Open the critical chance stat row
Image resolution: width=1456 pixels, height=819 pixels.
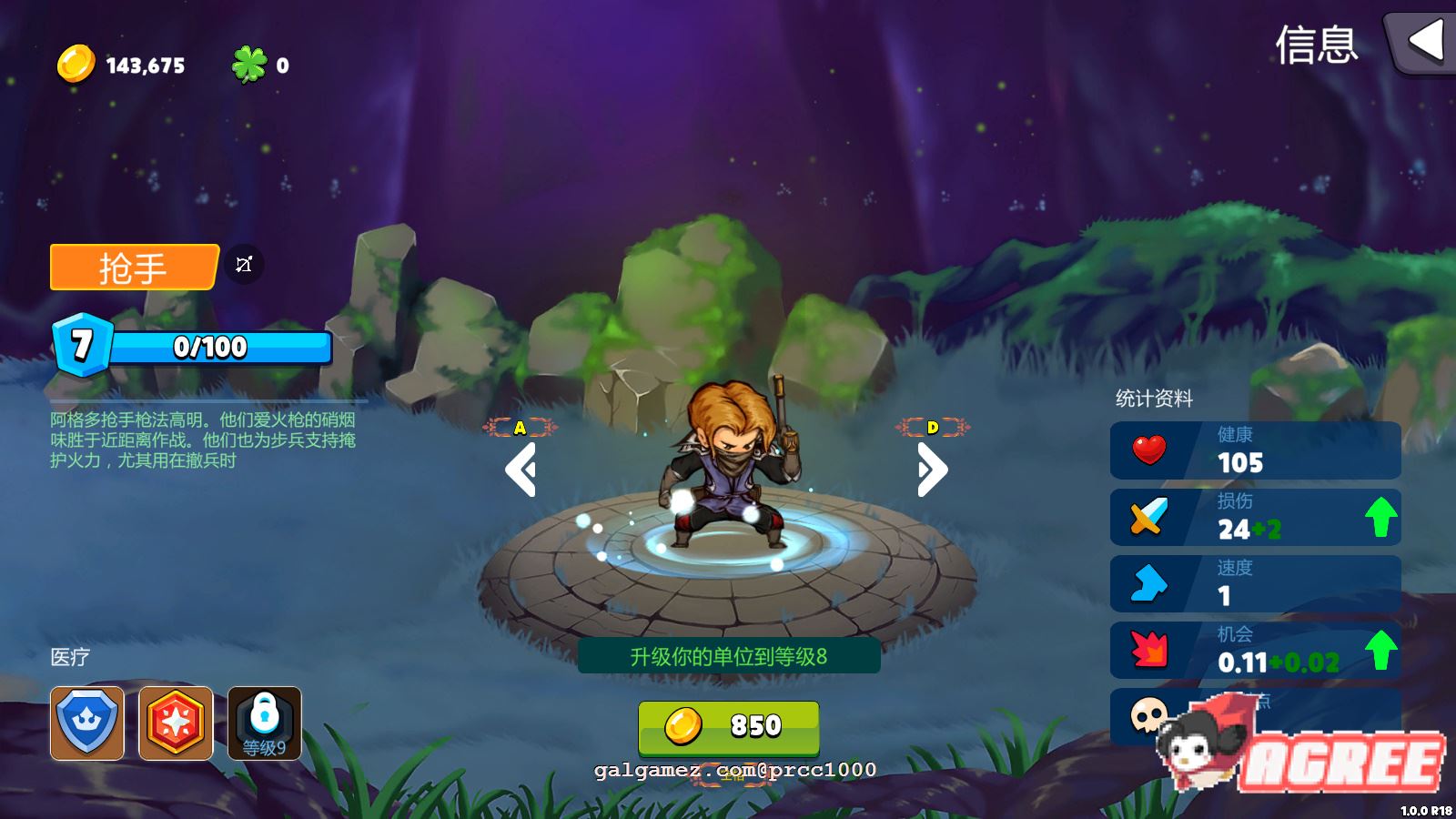(1255, 650)
